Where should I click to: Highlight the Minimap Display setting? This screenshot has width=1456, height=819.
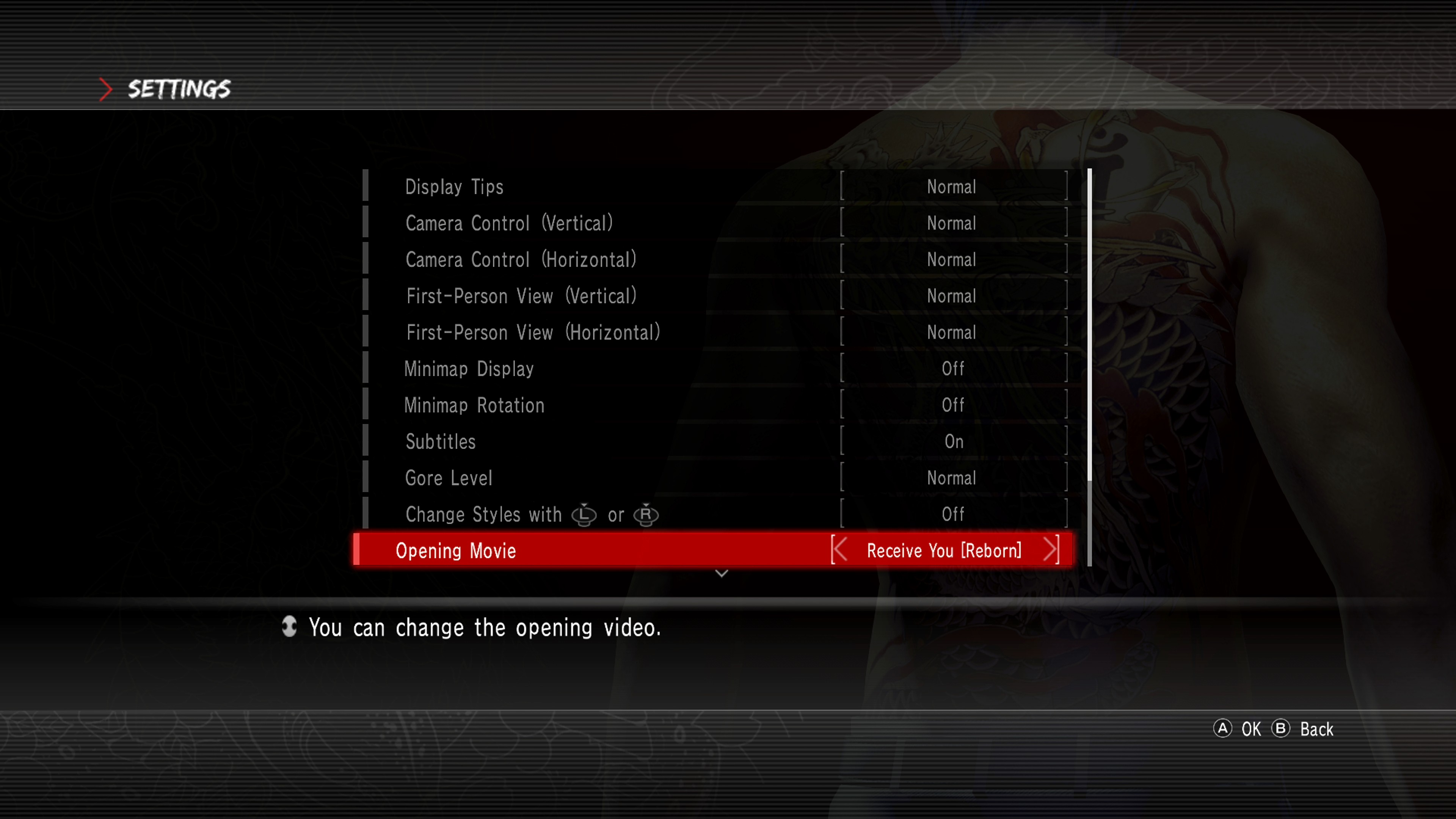point(469,369)
